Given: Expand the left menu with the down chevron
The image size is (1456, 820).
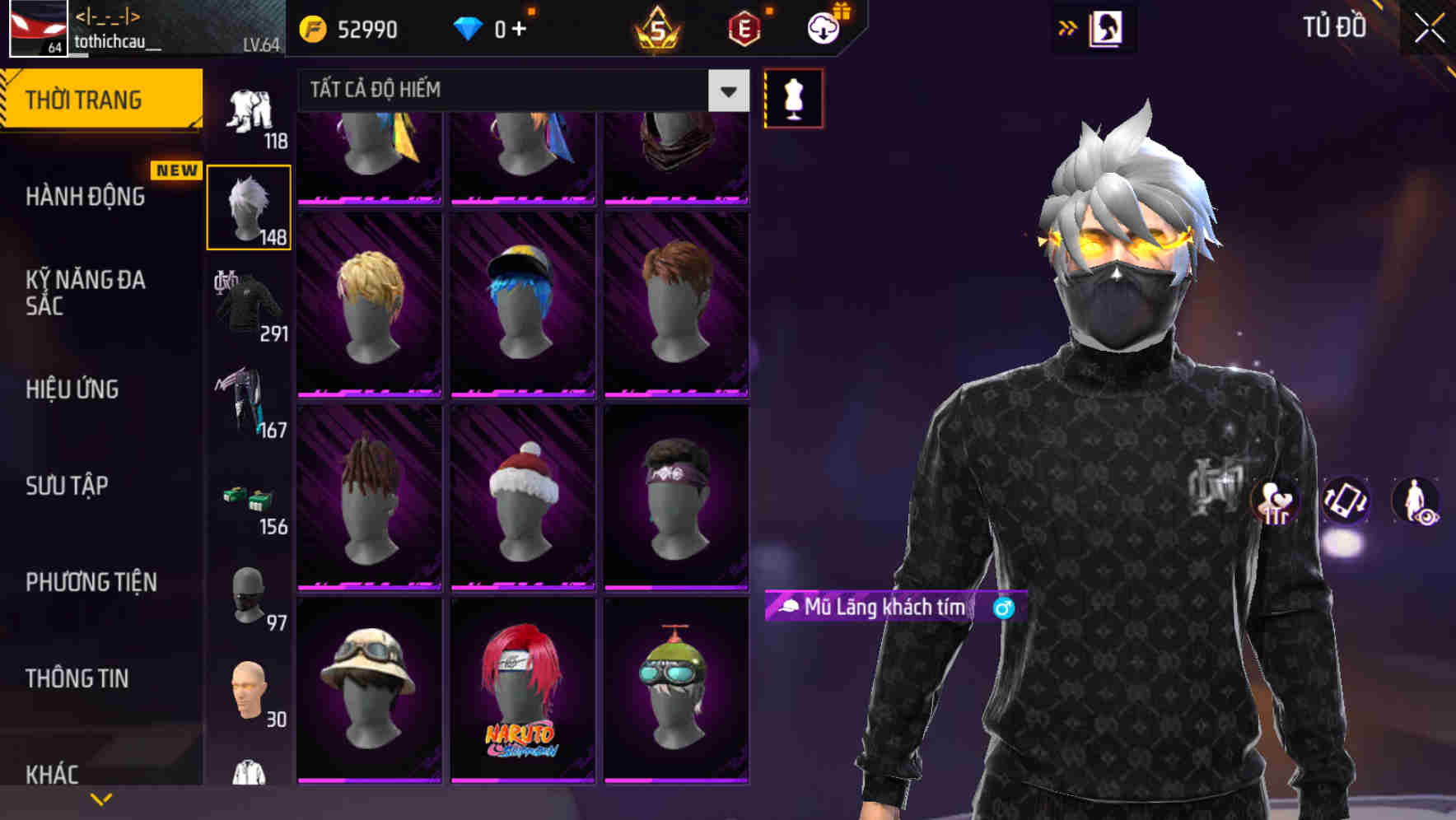Looking at the screenshot, I should coord(100,798).
